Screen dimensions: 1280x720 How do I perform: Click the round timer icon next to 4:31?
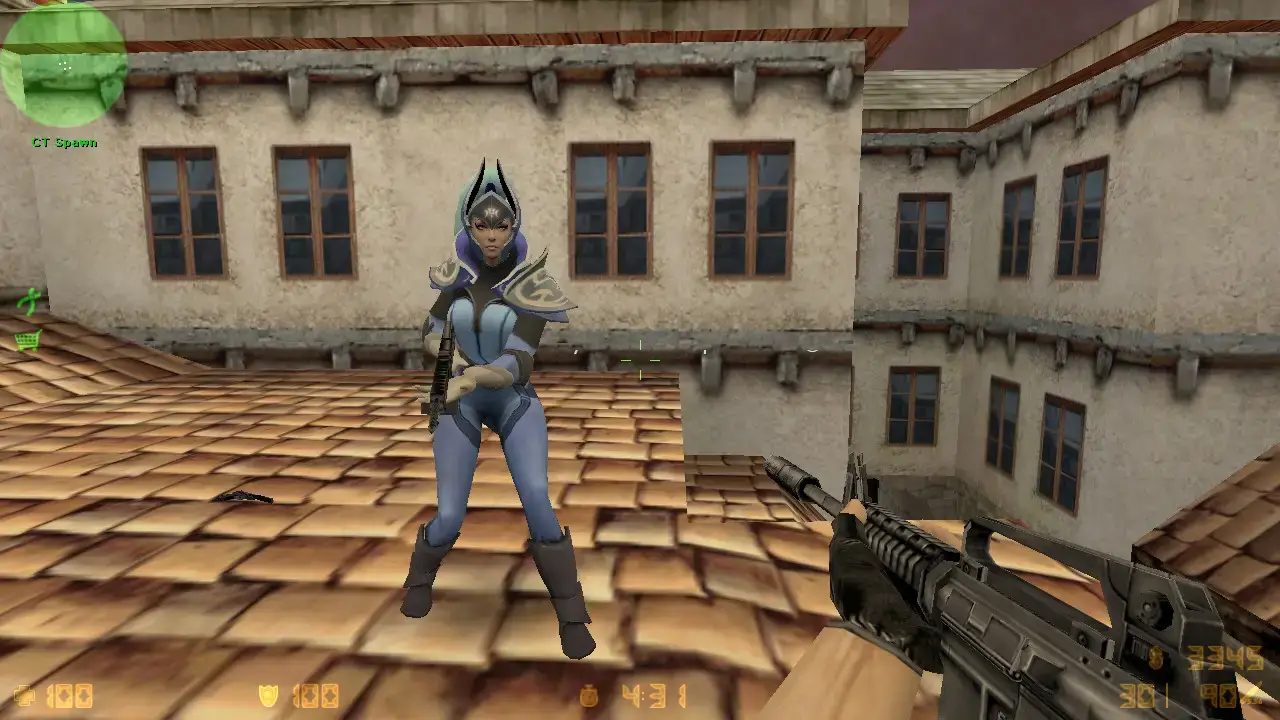pos(588,694)
